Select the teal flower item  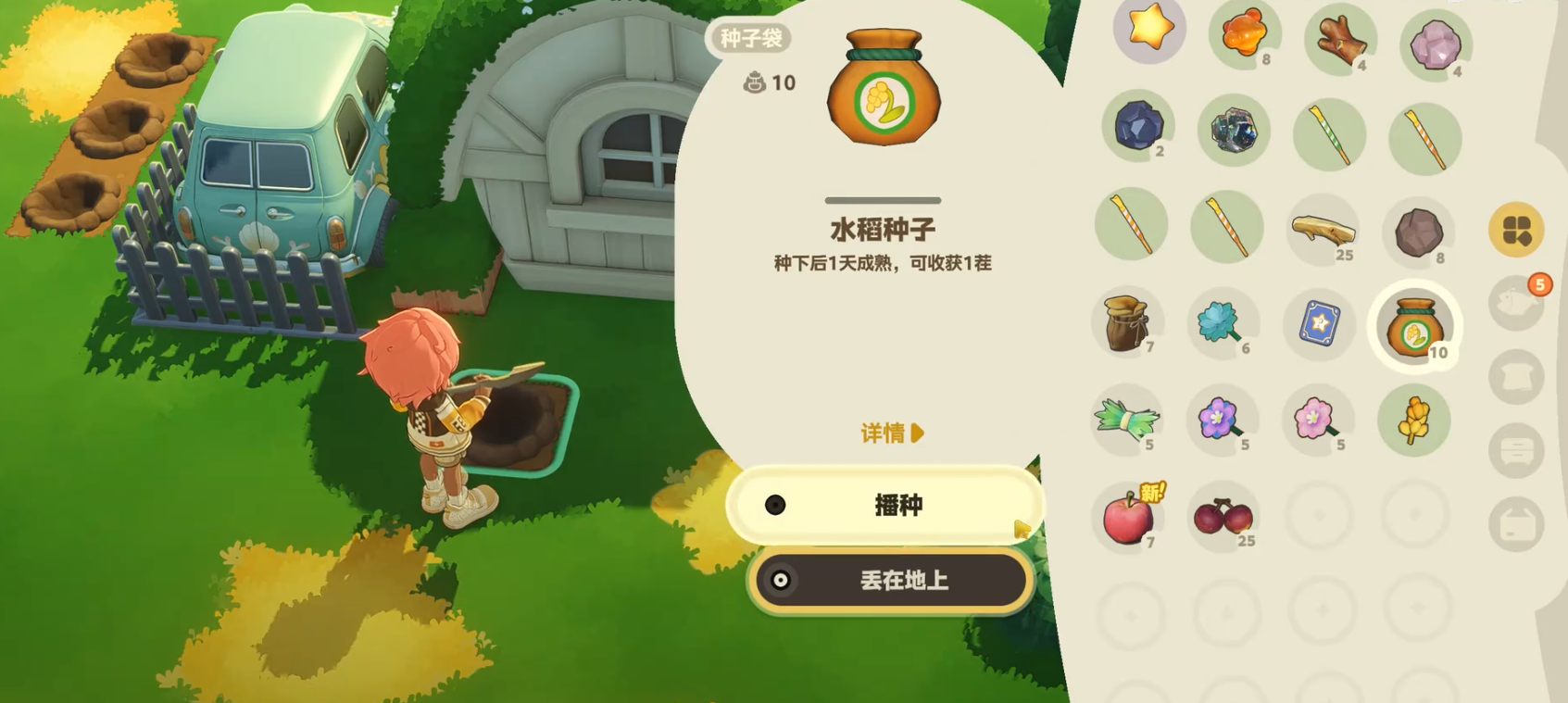(x=1225, y=323)
